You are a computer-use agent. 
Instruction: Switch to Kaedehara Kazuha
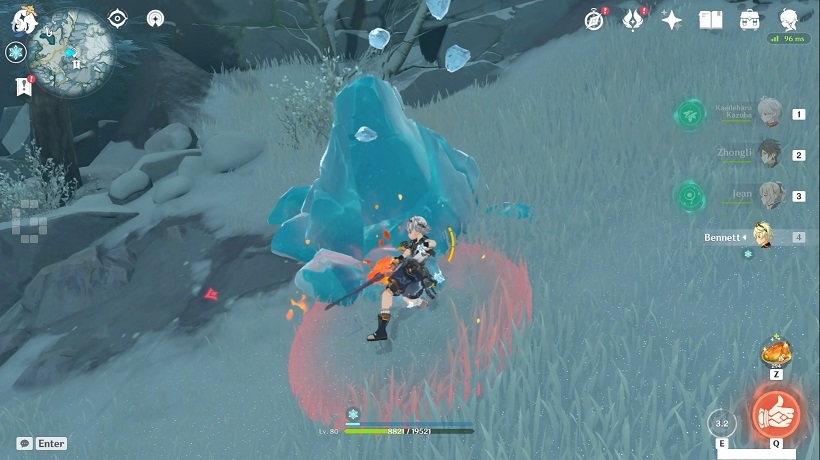[768, 112]
